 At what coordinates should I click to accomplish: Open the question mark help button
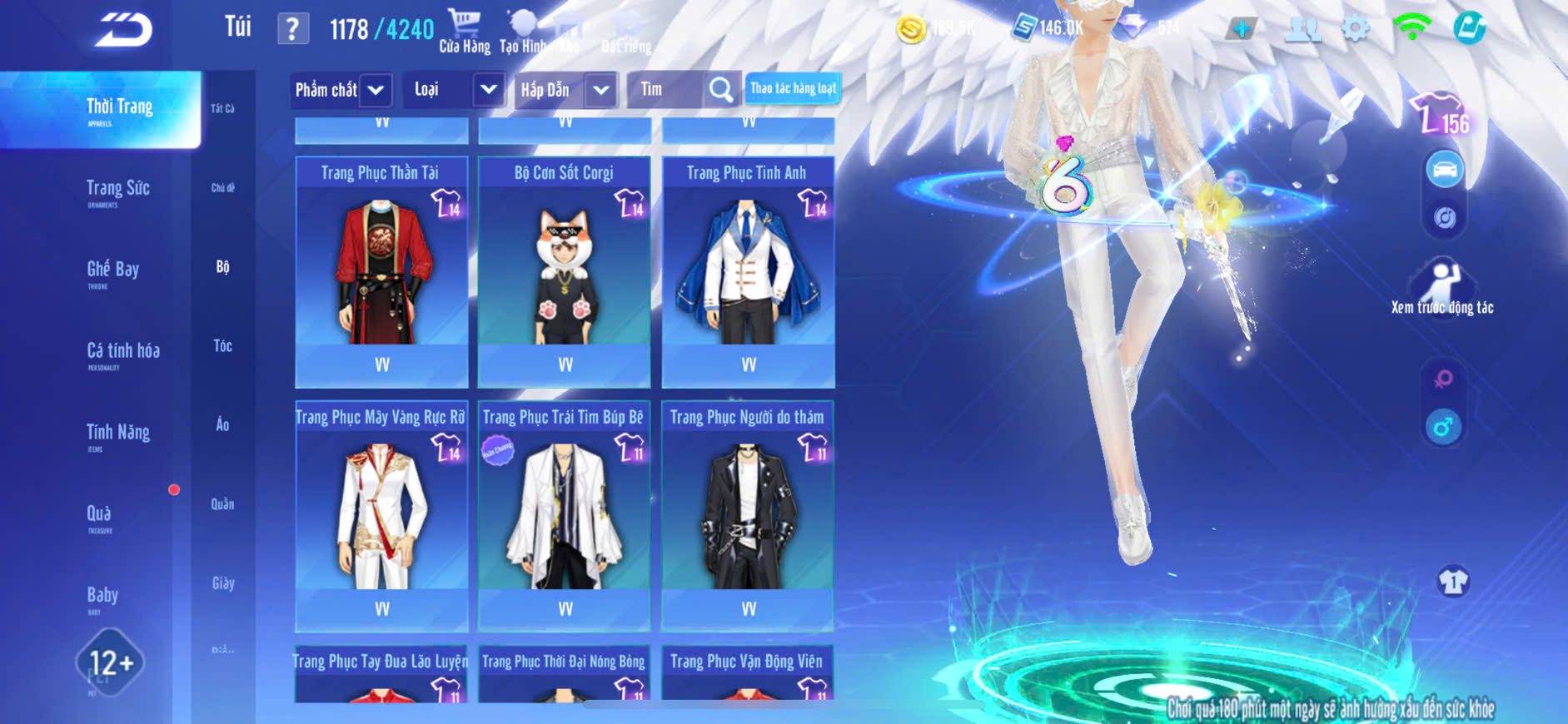[x=292, y=29]
